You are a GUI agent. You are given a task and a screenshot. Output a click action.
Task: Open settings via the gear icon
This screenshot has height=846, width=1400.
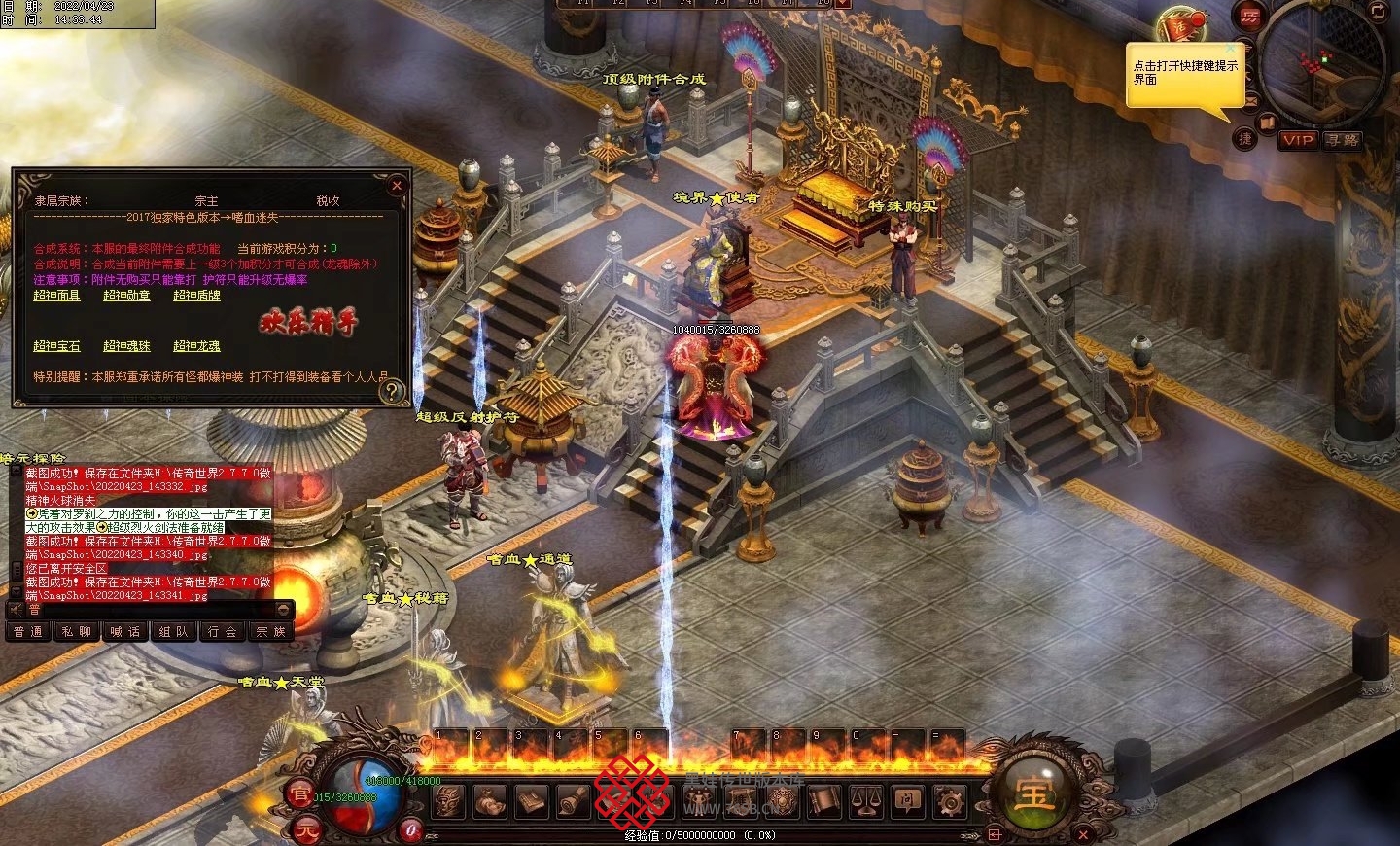[x=950, y=801]
